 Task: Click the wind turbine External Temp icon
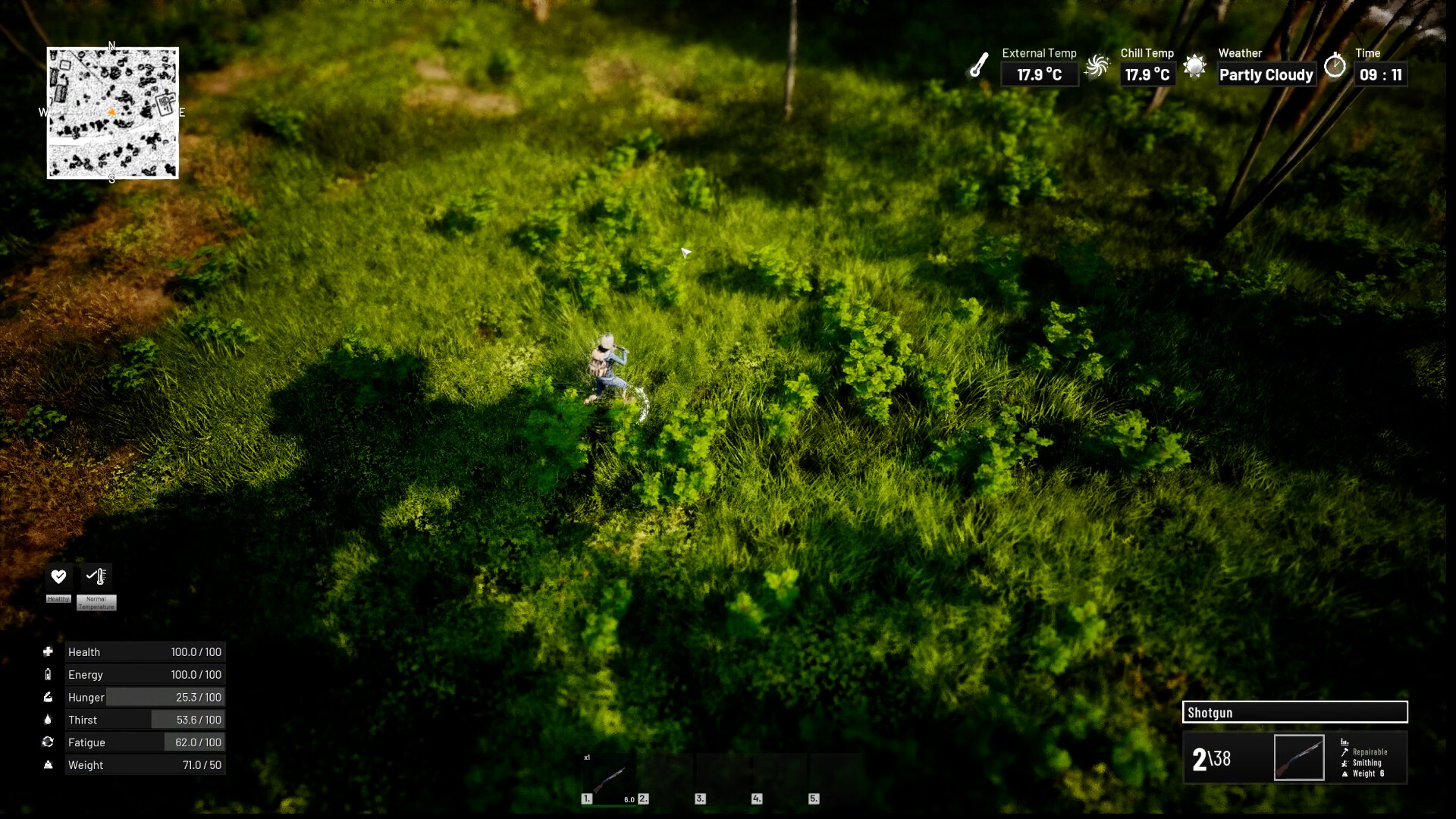(x=1097, y=65)
